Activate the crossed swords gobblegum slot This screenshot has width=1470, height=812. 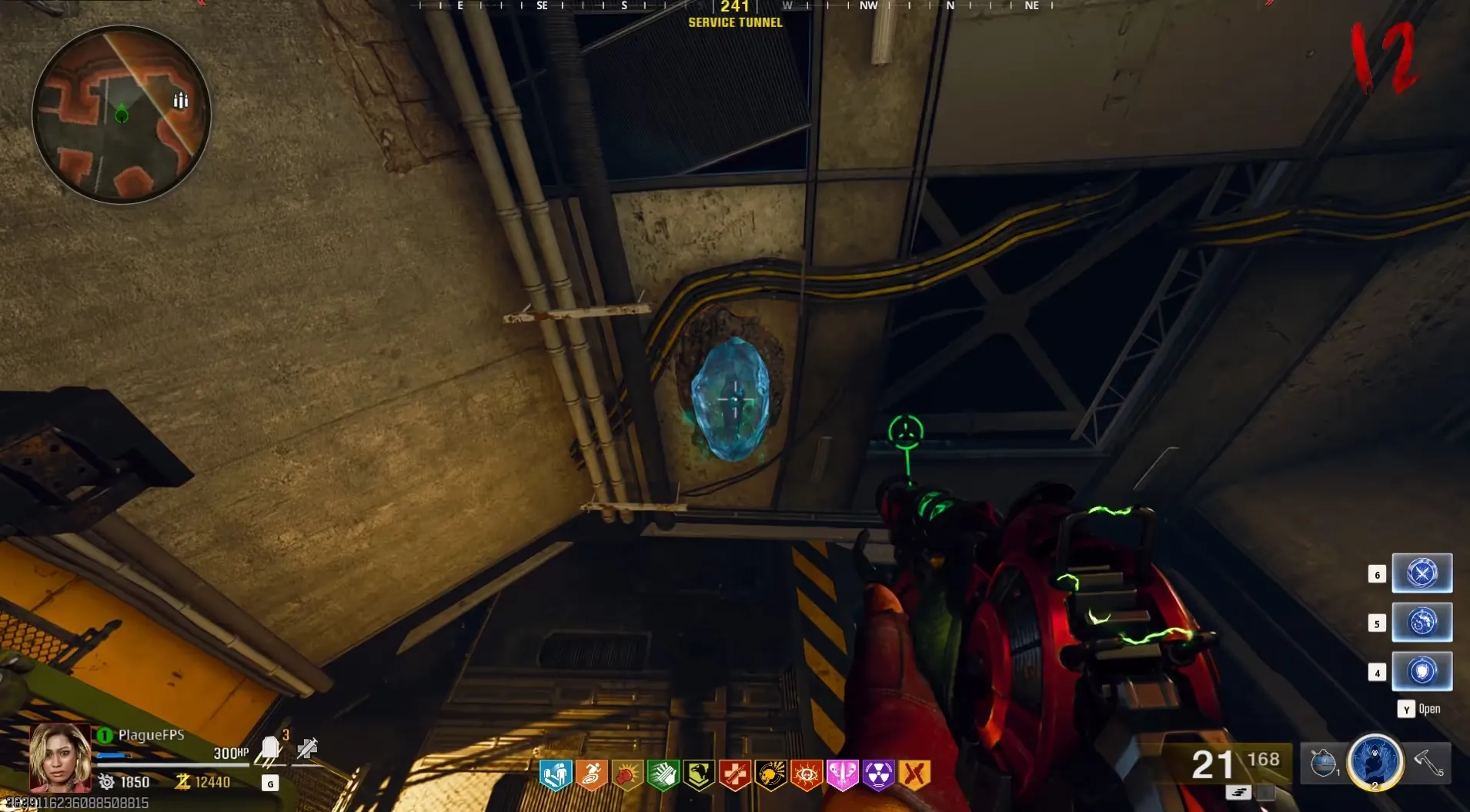point(1422,573)
